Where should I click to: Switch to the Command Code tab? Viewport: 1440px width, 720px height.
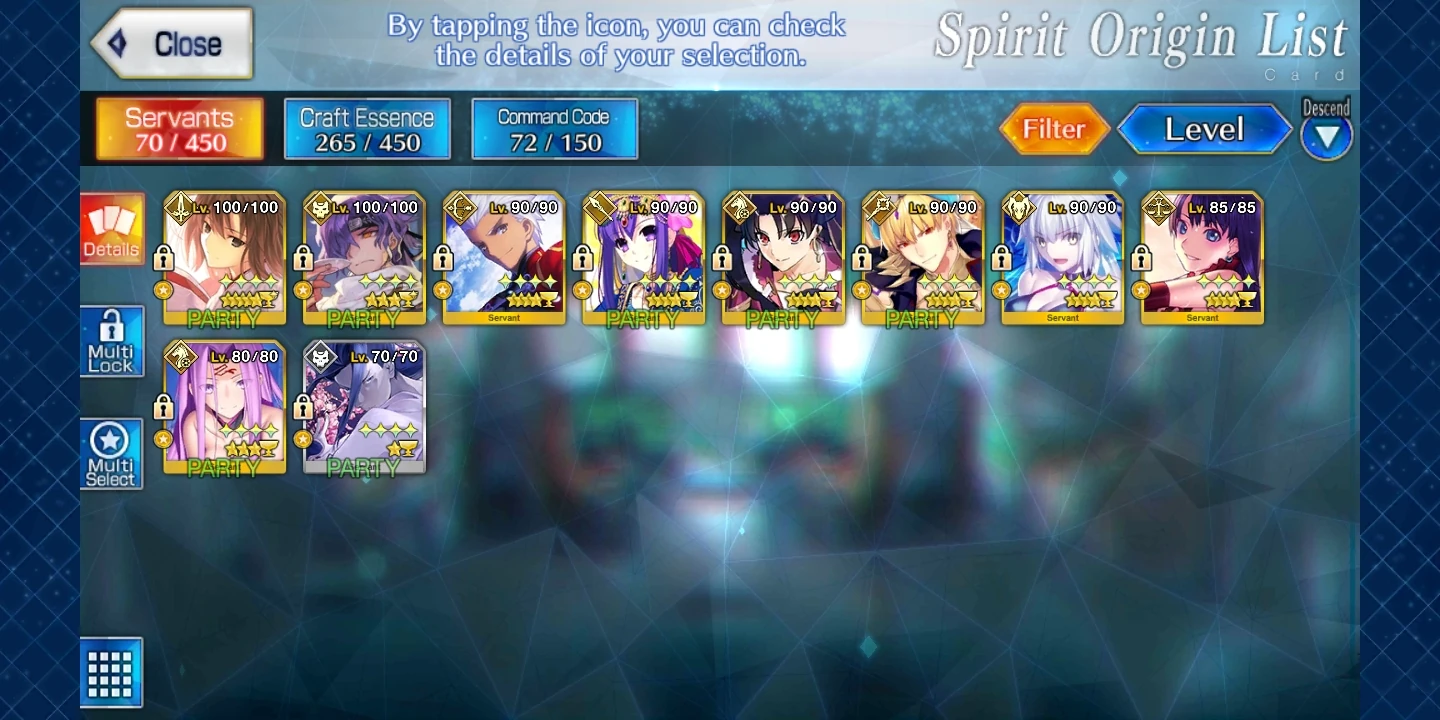point(554,128)
